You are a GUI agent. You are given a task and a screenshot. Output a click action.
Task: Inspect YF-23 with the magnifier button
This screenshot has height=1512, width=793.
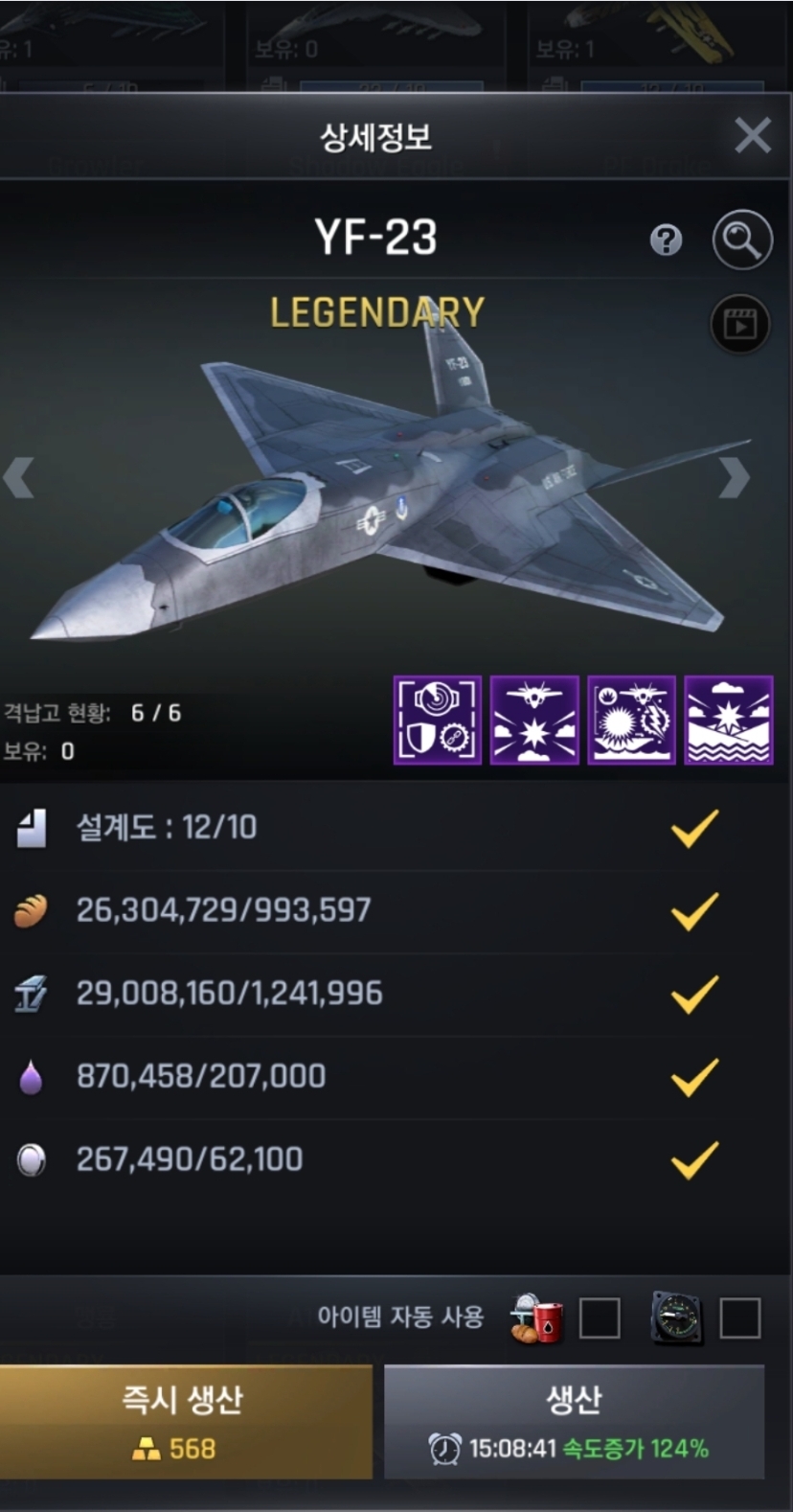coord(741,240)
